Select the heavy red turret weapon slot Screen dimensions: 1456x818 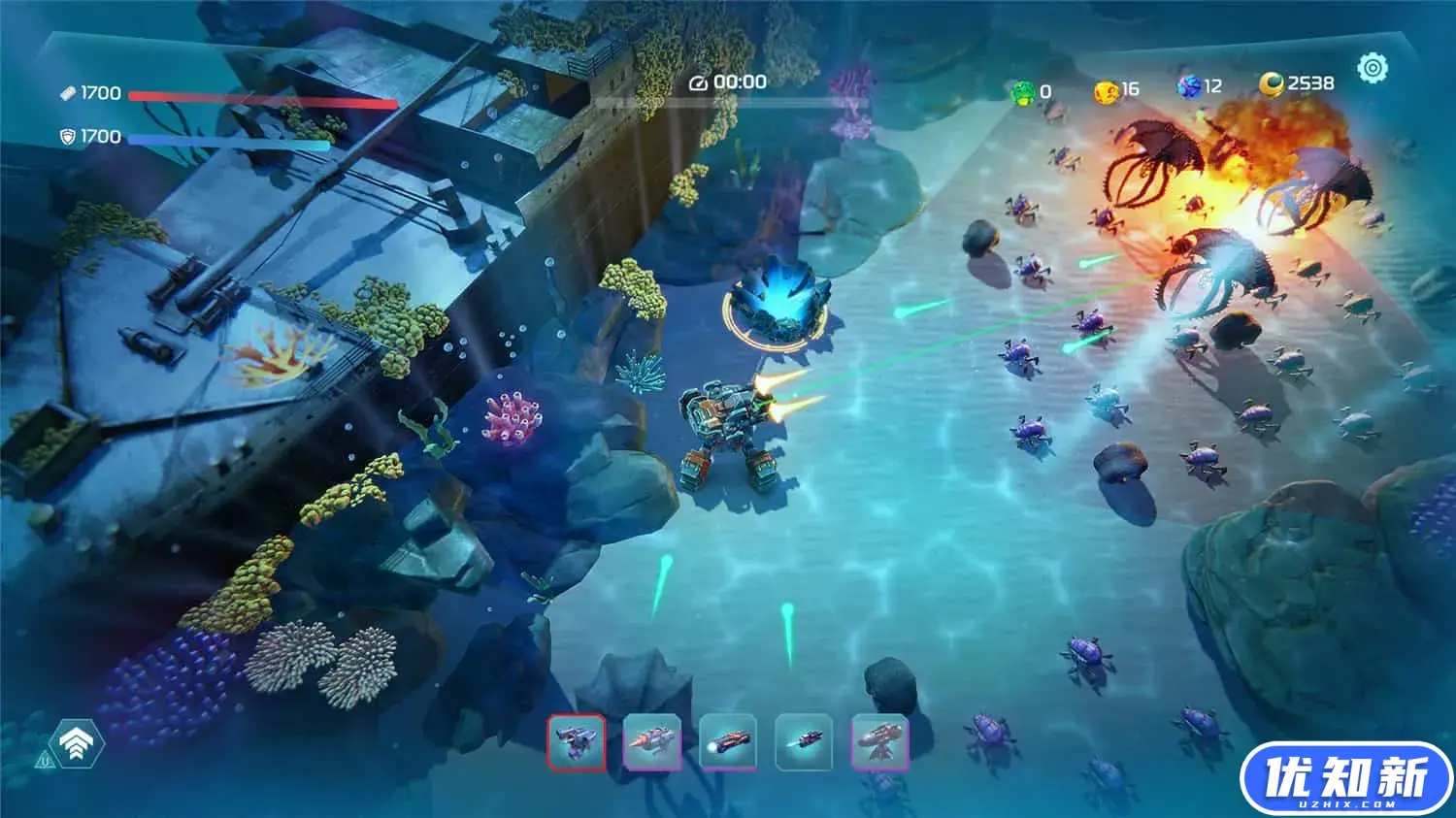[x=879, y=742]
